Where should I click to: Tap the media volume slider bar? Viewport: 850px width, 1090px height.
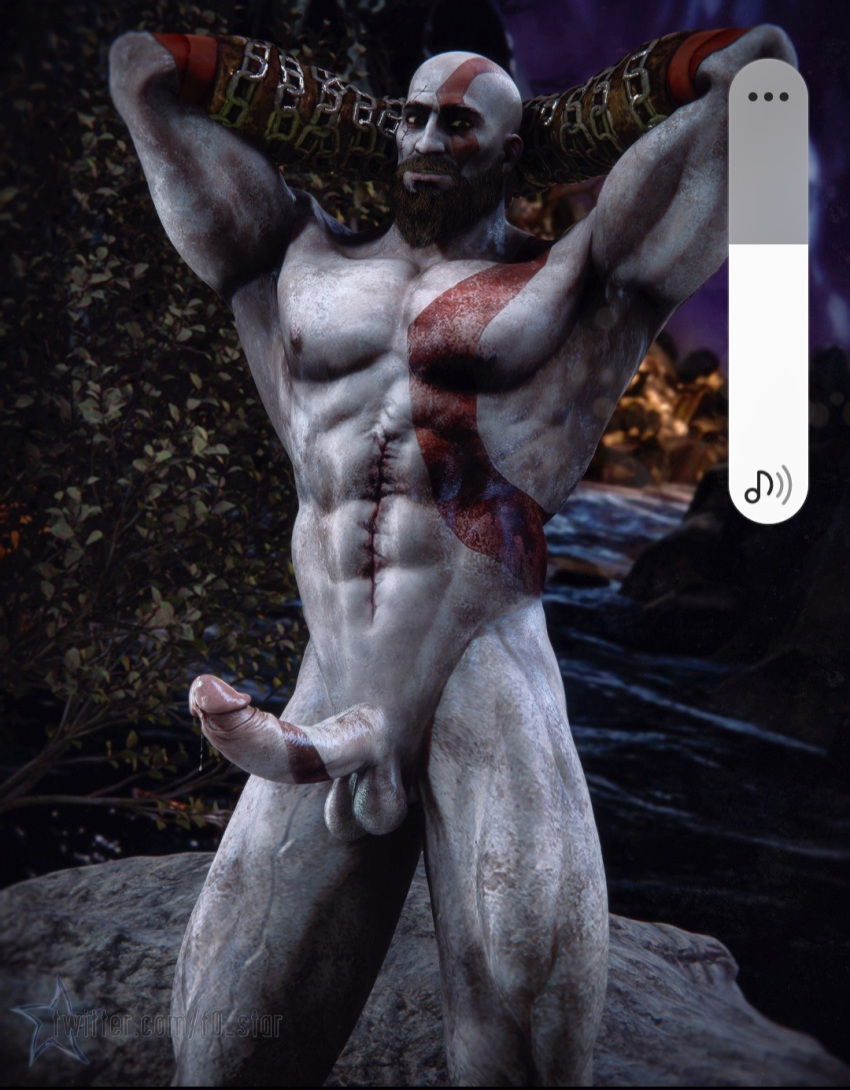click(x=767, y=300)
